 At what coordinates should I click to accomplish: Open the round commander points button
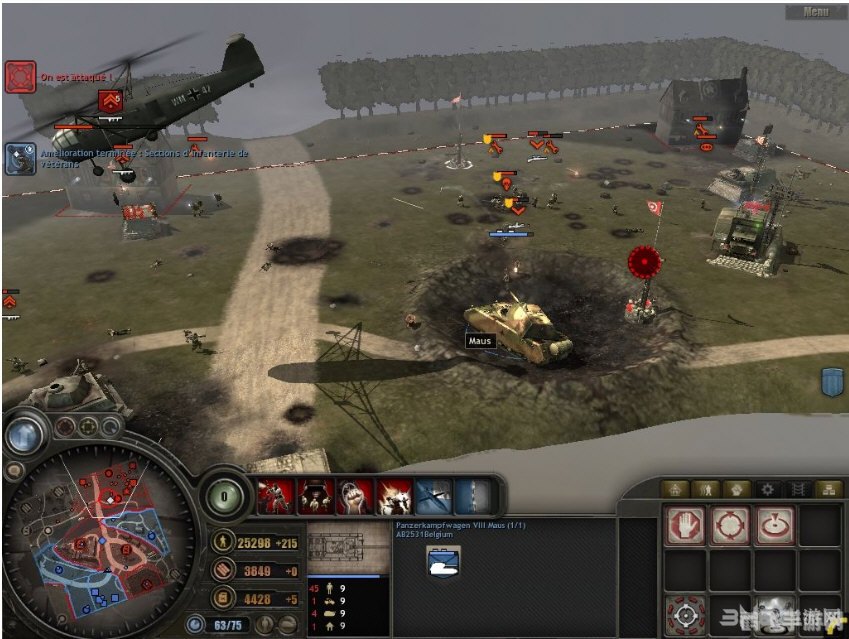click(x=225, y=496)
